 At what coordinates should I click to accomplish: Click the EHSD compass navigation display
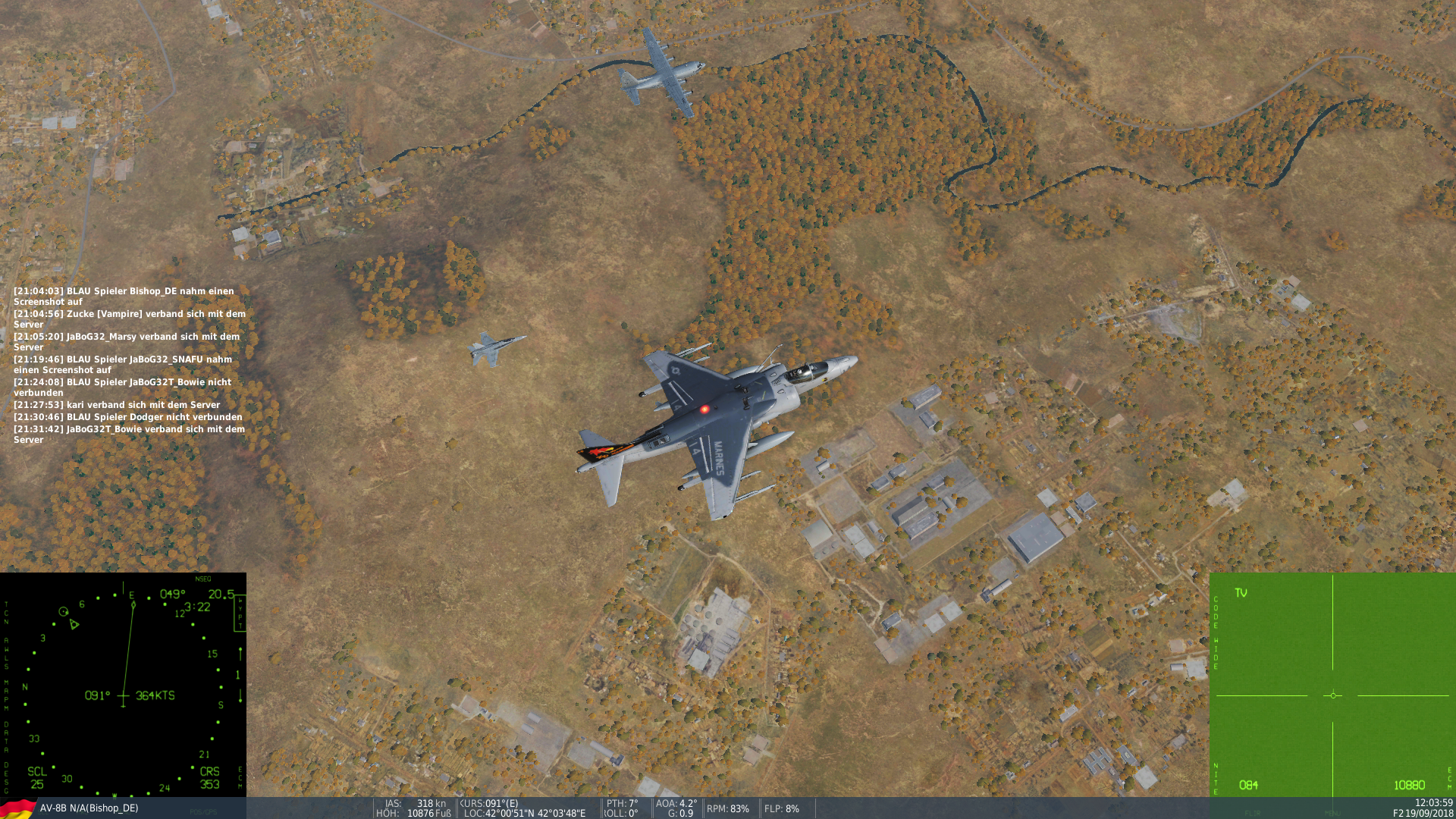[123, 685]
